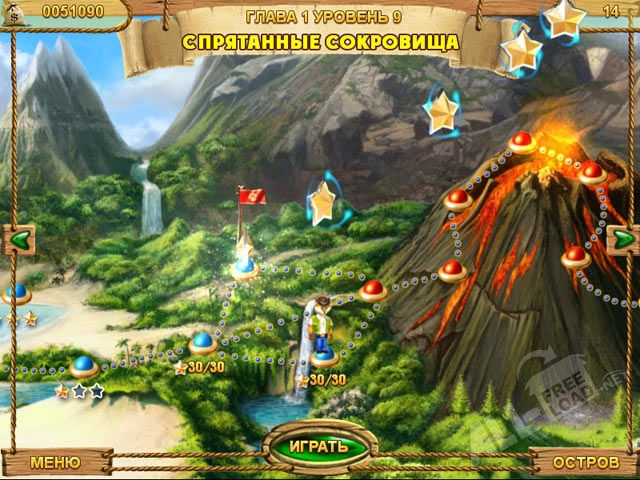The image size is (640, 480).
Task: Open the МЕНЮ menu
Action: (x=55, y=462)
